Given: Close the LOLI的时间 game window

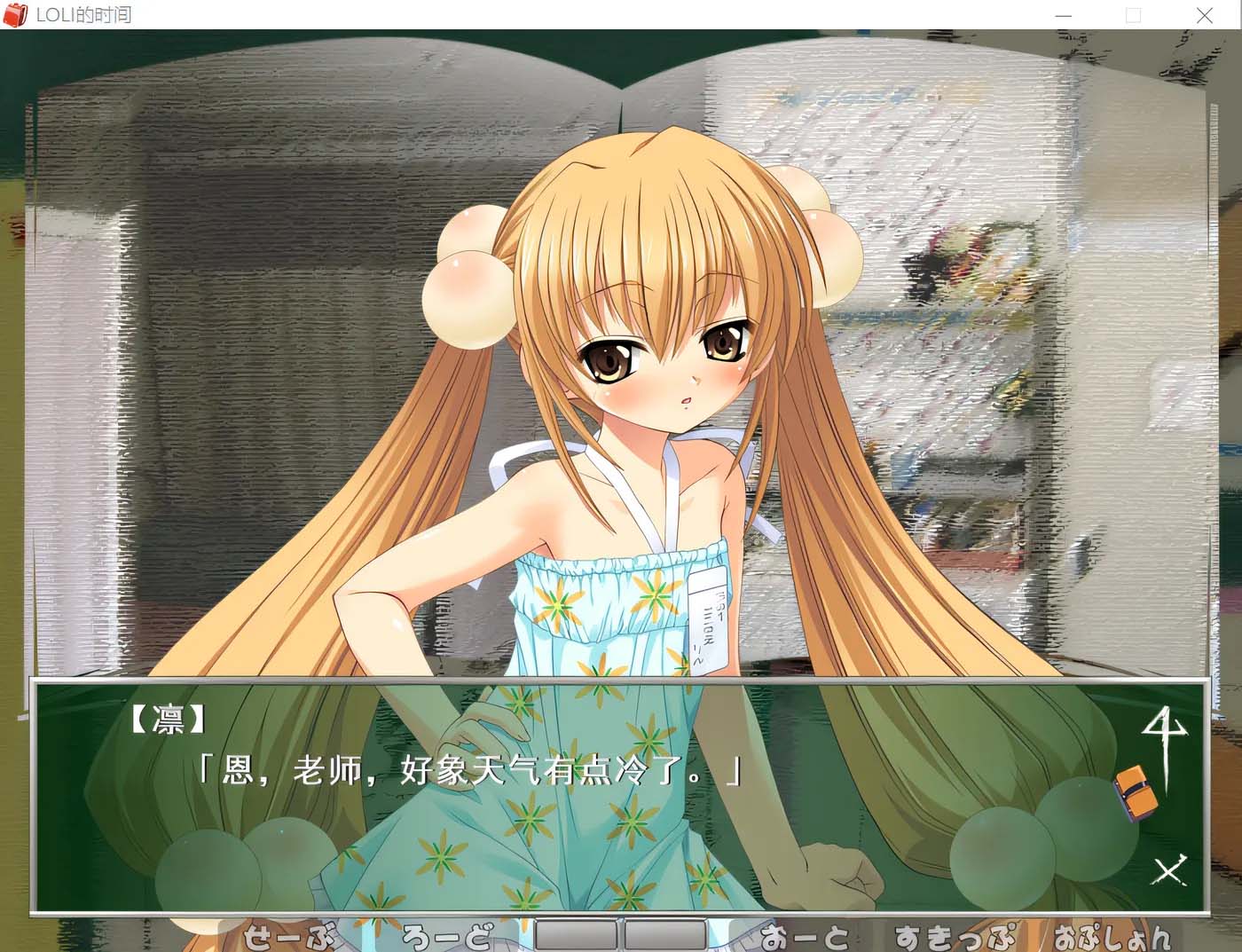Looking at the screenshot, I should pos(1204,15).
